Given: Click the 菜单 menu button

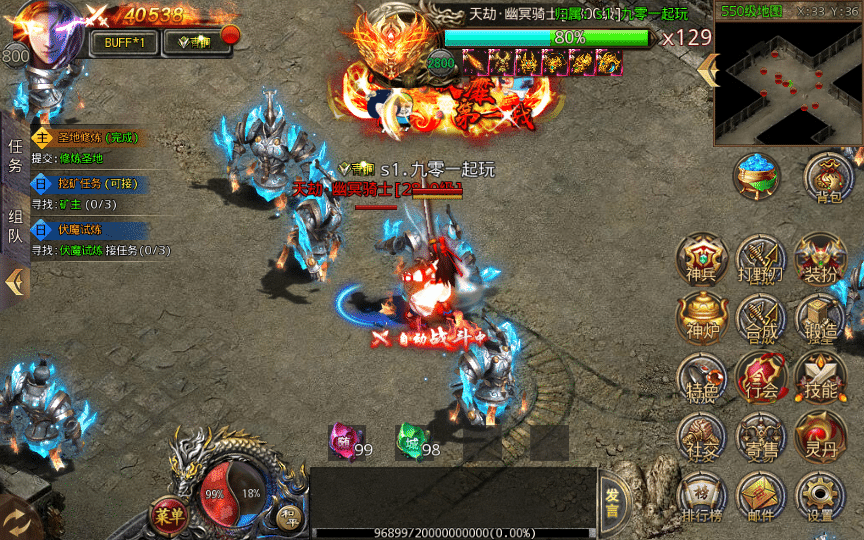Looking at the screenshot, I should point(170,514).
